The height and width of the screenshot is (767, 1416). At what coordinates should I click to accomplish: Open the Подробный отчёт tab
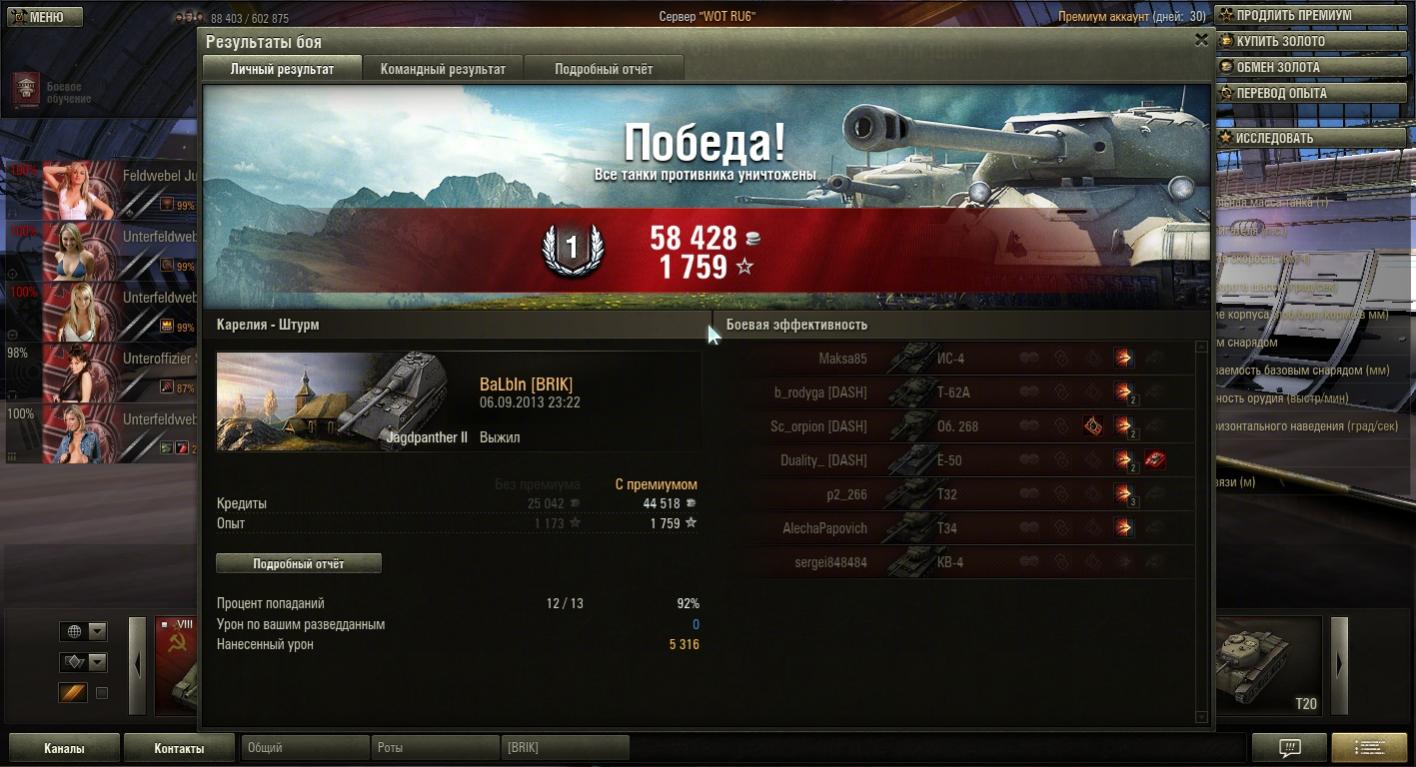coord(603,69)
